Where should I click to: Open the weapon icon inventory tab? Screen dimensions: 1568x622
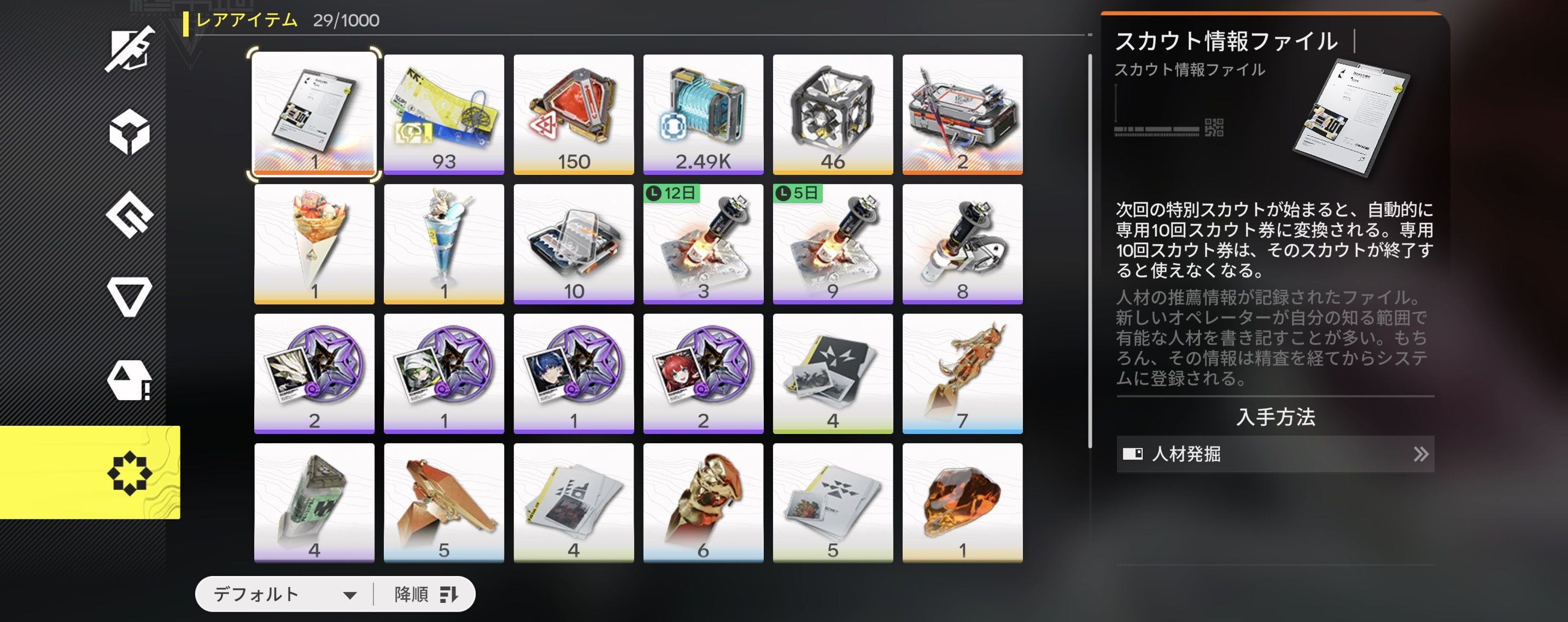click(130, 49)
